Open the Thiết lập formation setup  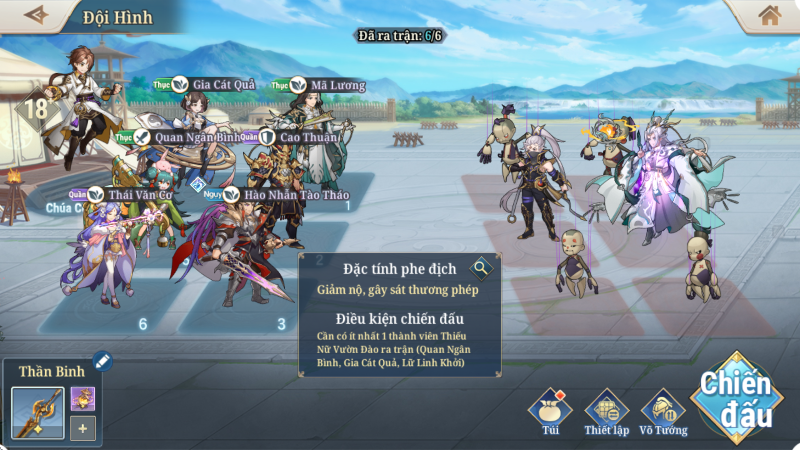click(605, 410)
